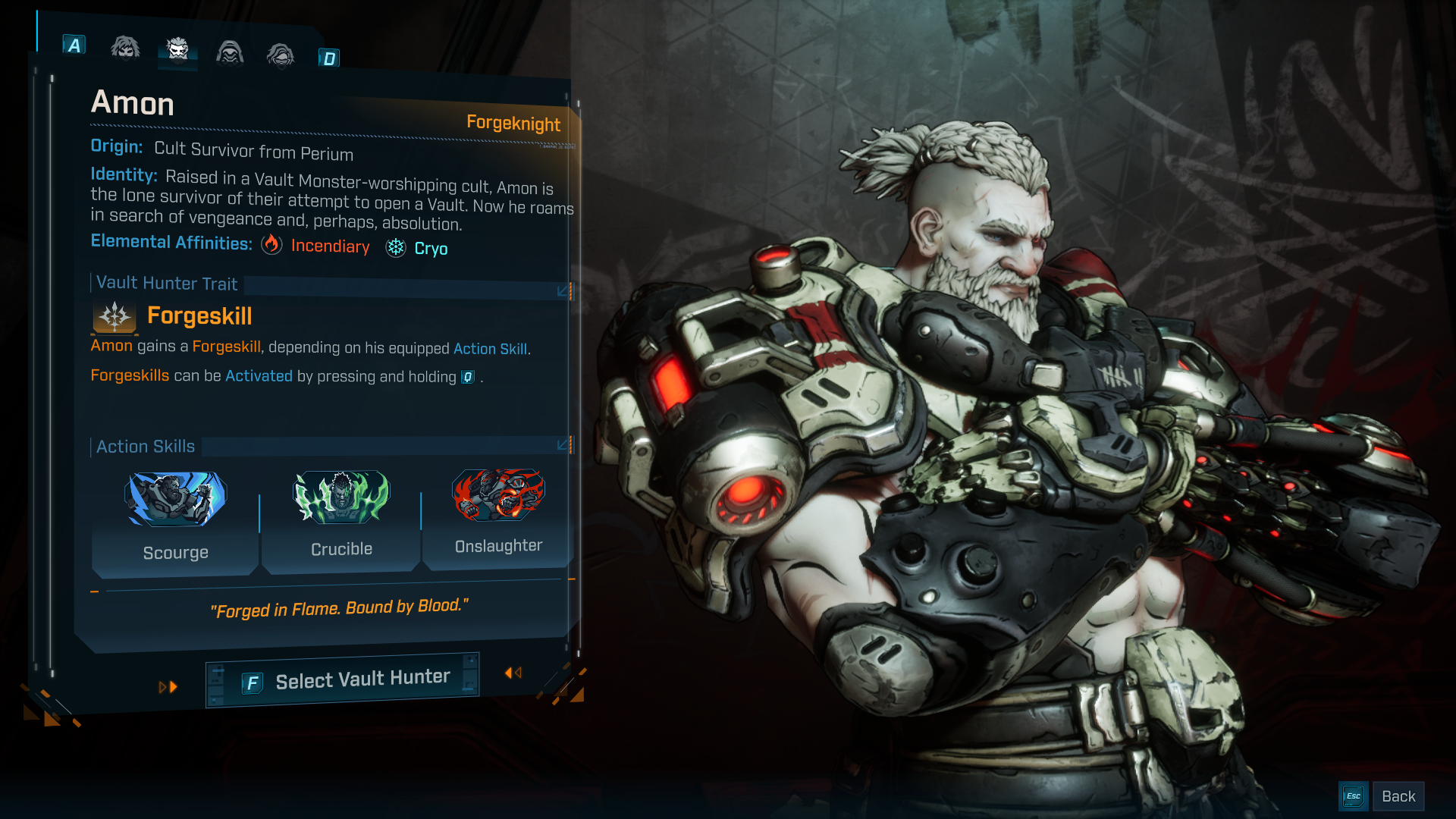Viewport: 1456px width, 819px height.
Task: Click the Esc key indicator
Action: 1353,795
